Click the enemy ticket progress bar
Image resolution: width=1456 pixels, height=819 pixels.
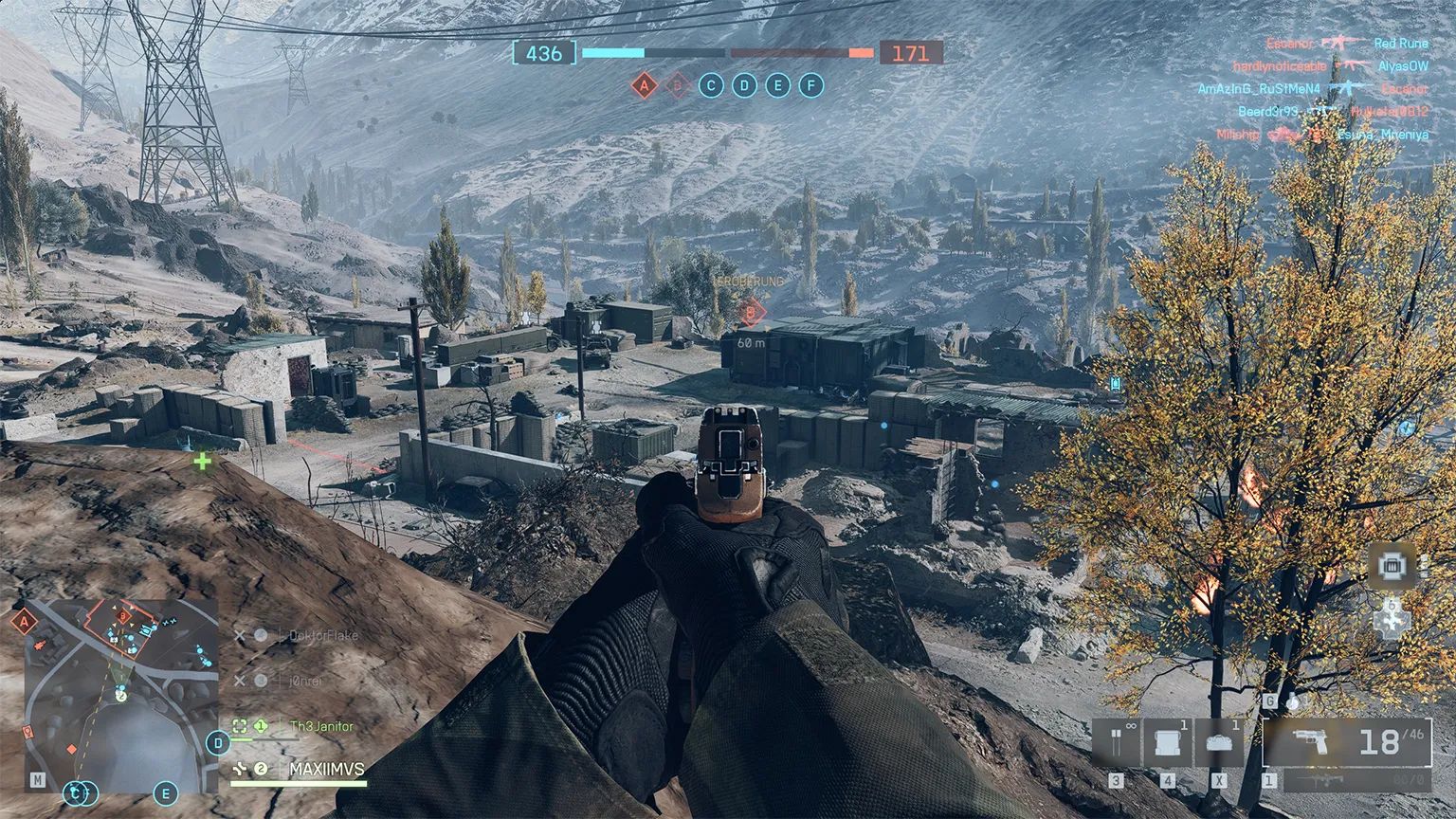pos(801,53)
